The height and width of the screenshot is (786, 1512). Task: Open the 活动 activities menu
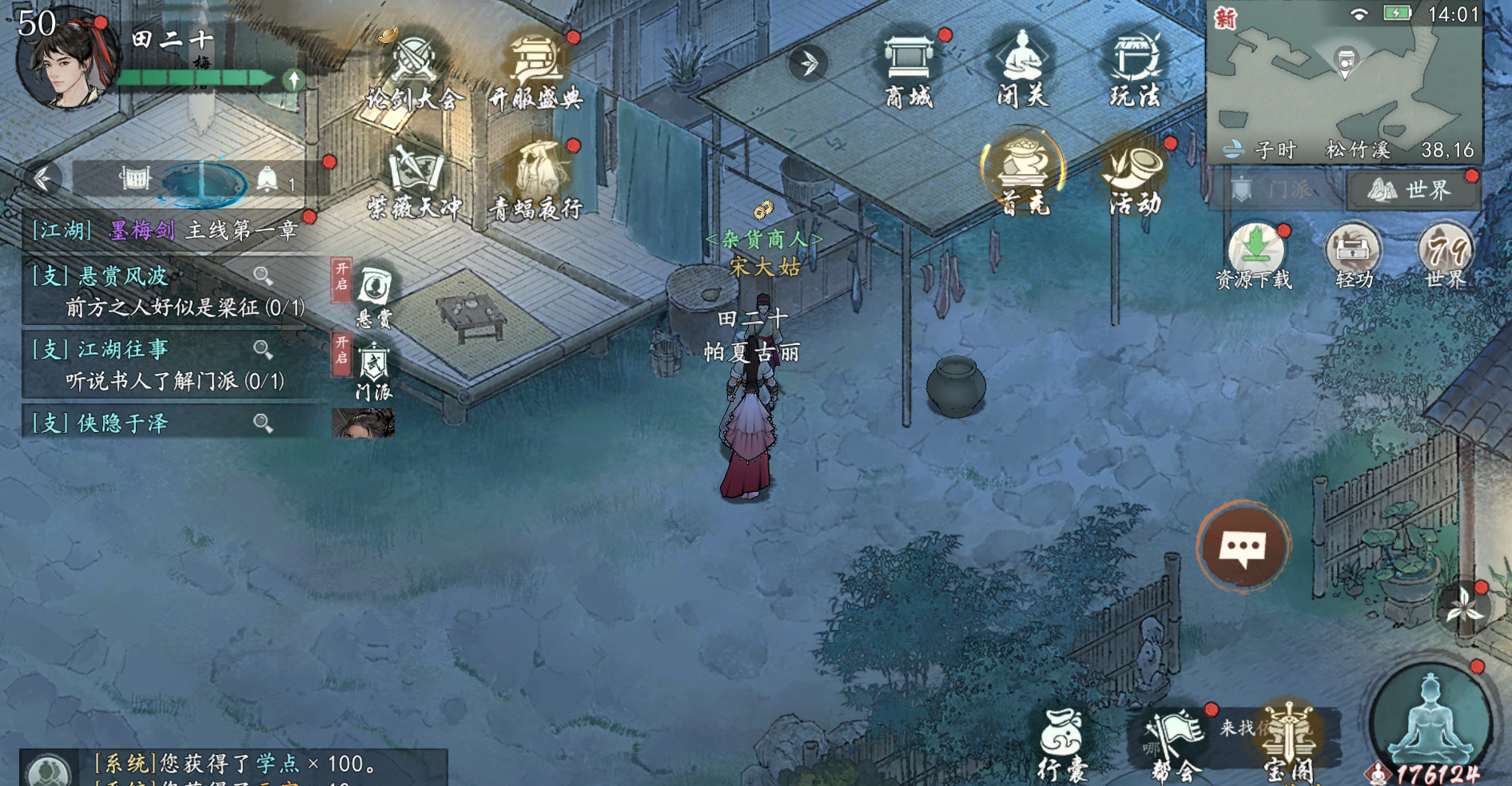point(1135,177)
